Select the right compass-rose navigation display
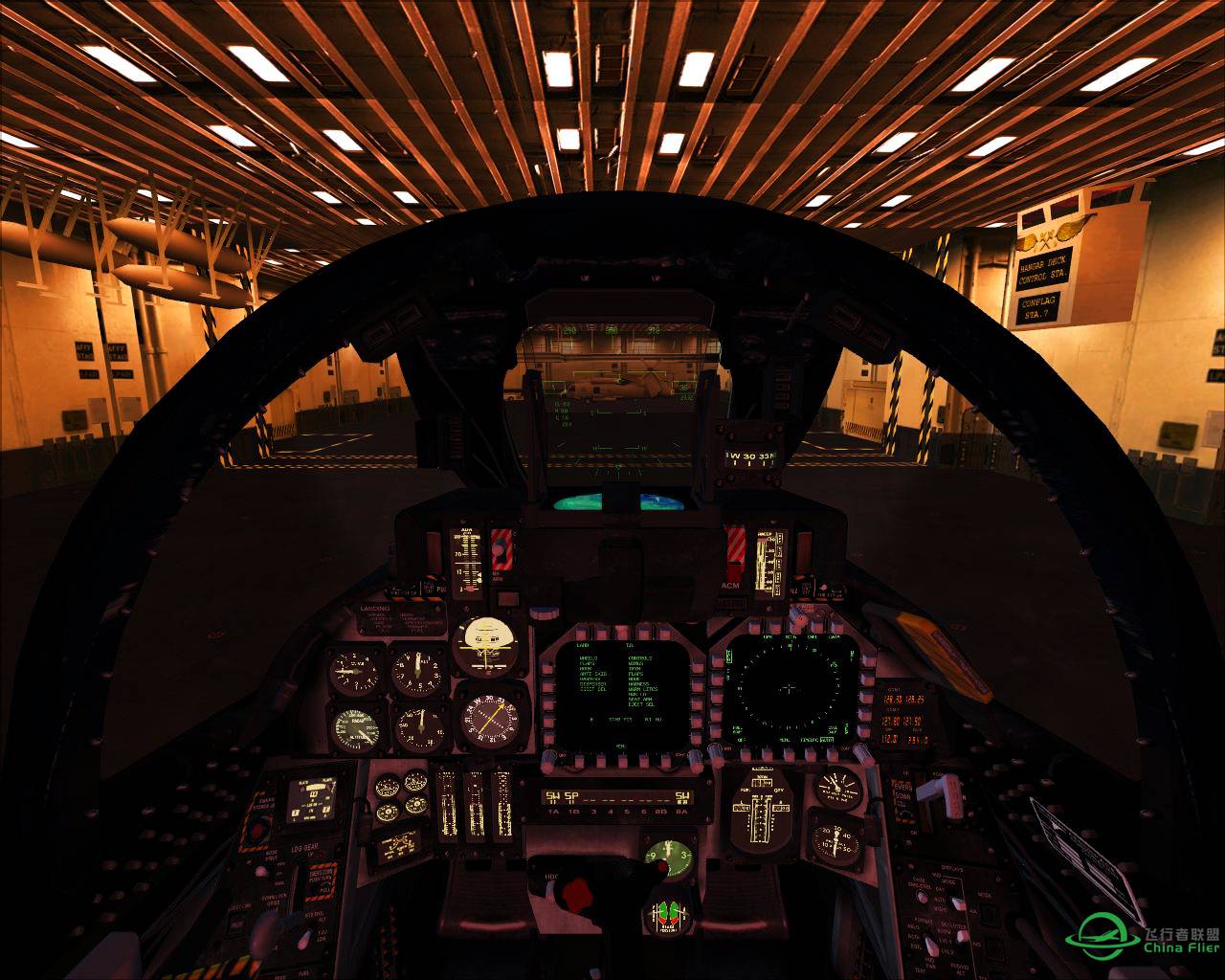Image resolution: width=1225 pixels, height=980 pixels. 790,689
